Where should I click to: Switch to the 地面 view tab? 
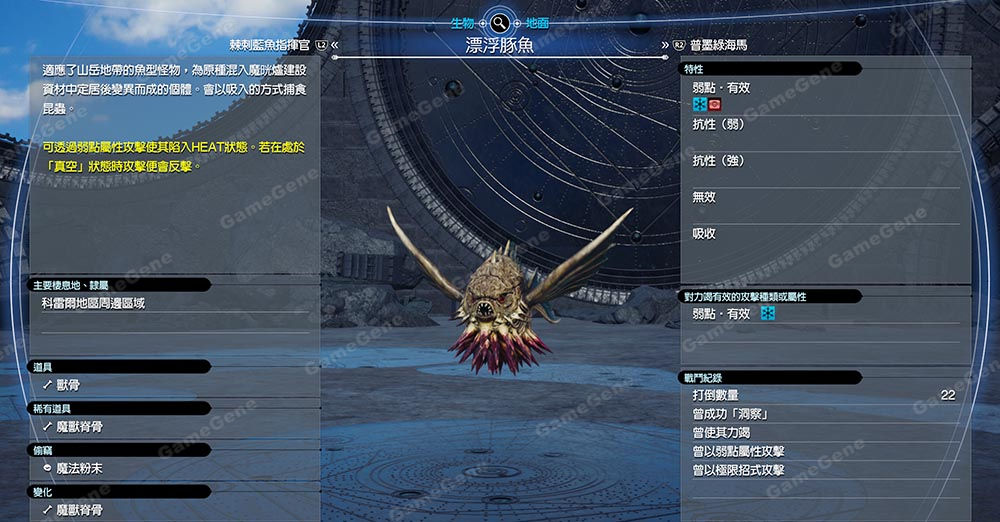click(x=537, y=21)
